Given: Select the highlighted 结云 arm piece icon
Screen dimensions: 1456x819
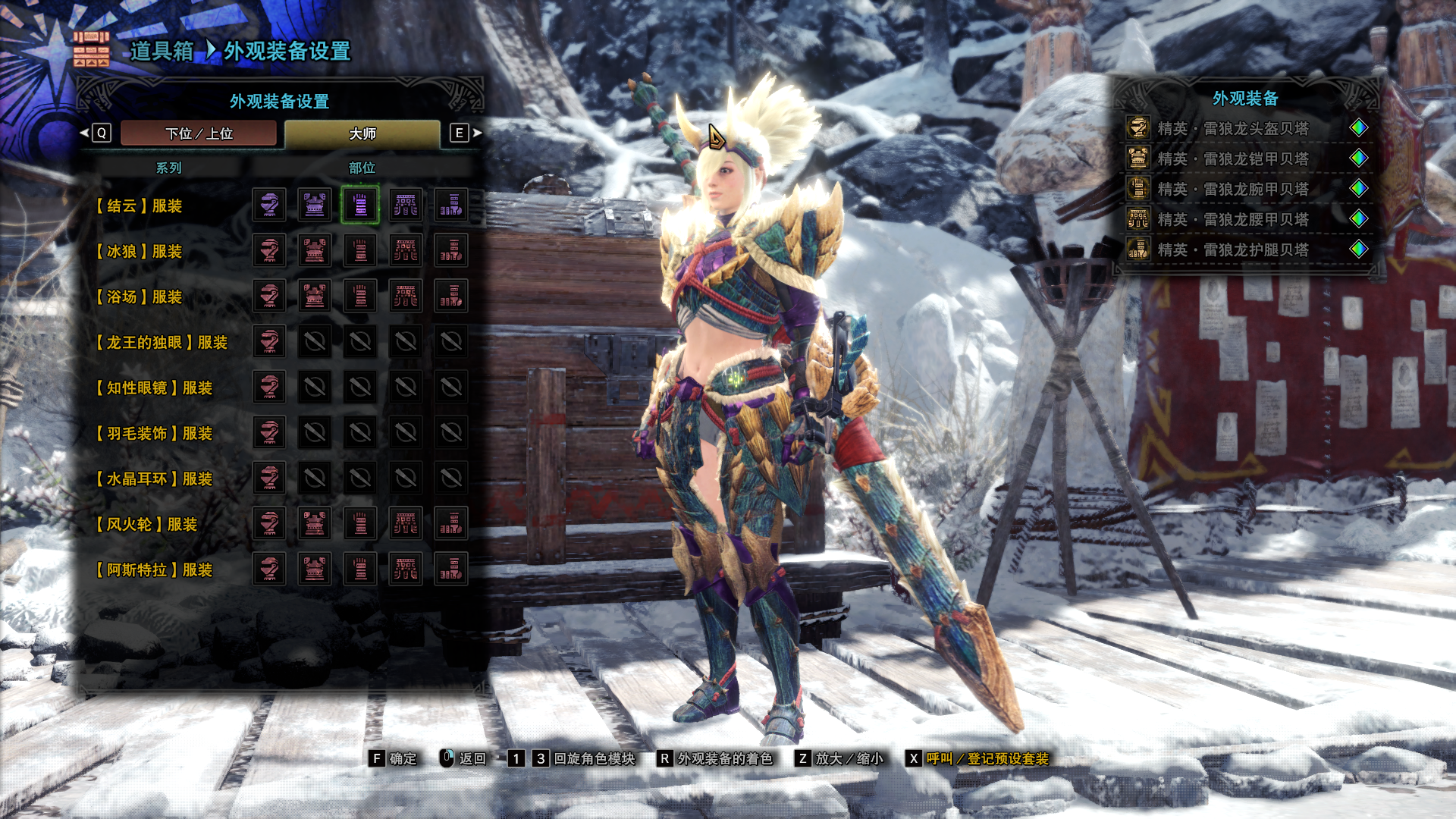Looking at the screenshot, I should (x=360, y=206).
